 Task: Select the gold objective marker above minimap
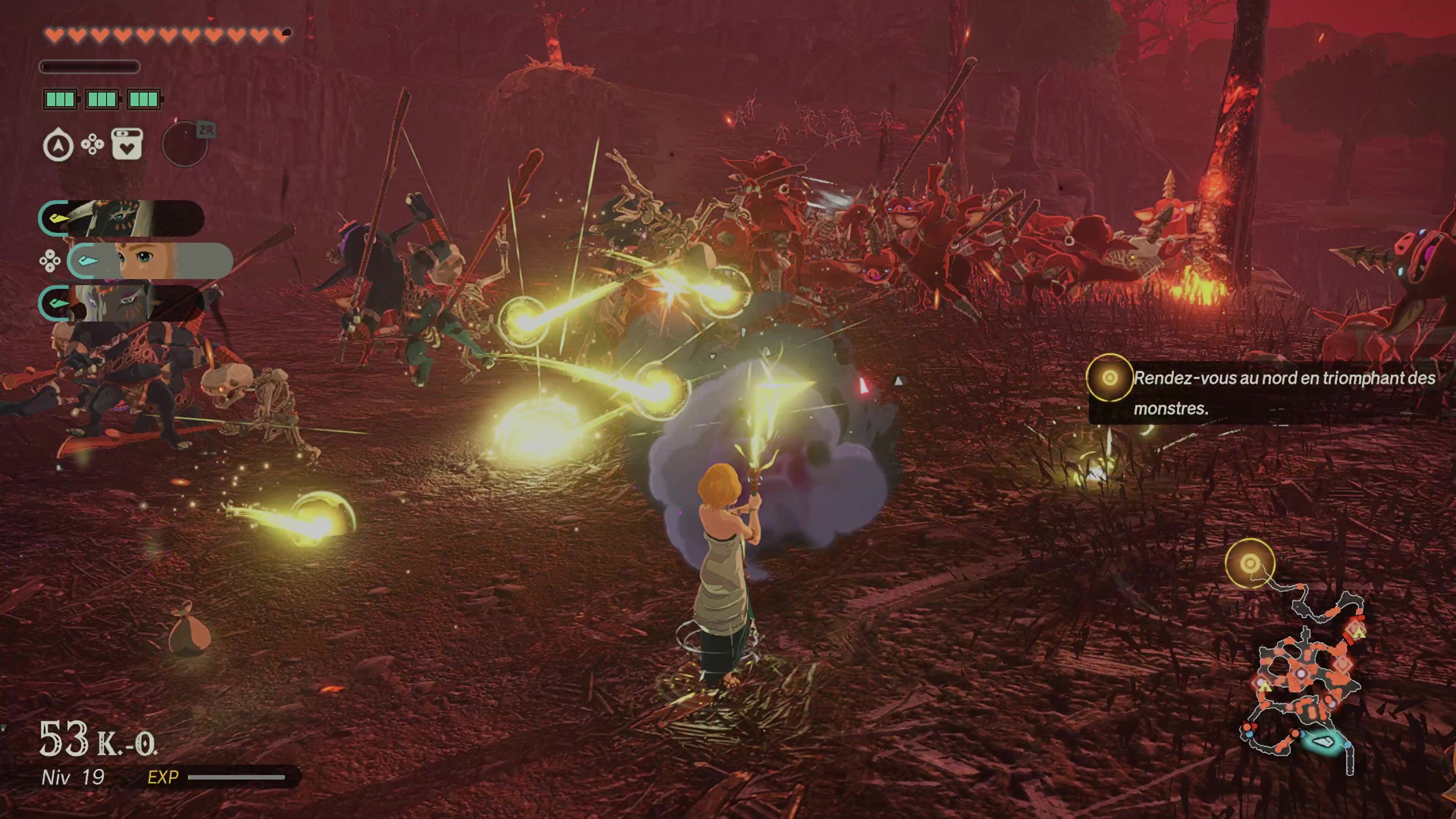[1250, 563]
